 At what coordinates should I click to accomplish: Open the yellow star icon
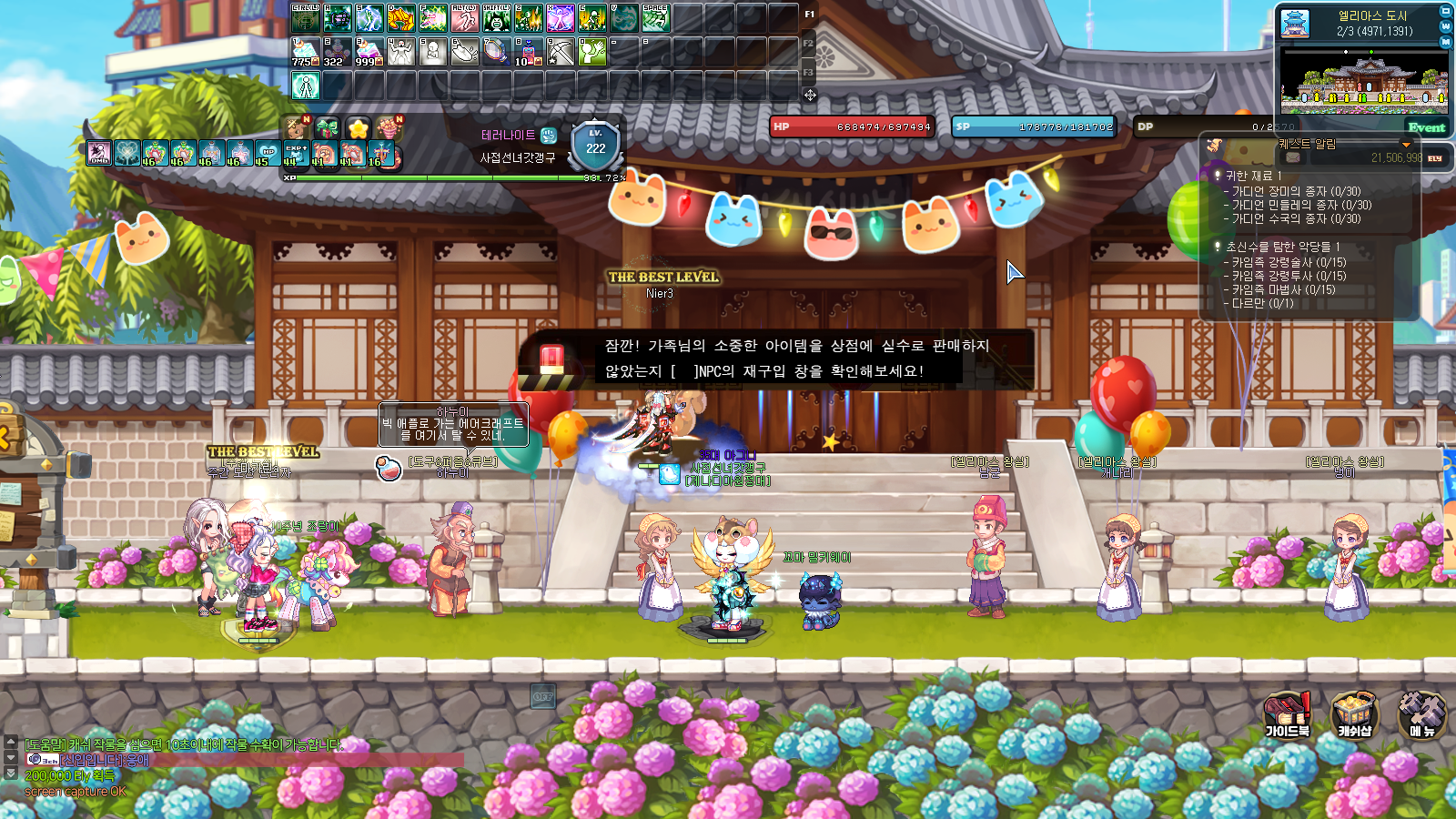(358, 128)
